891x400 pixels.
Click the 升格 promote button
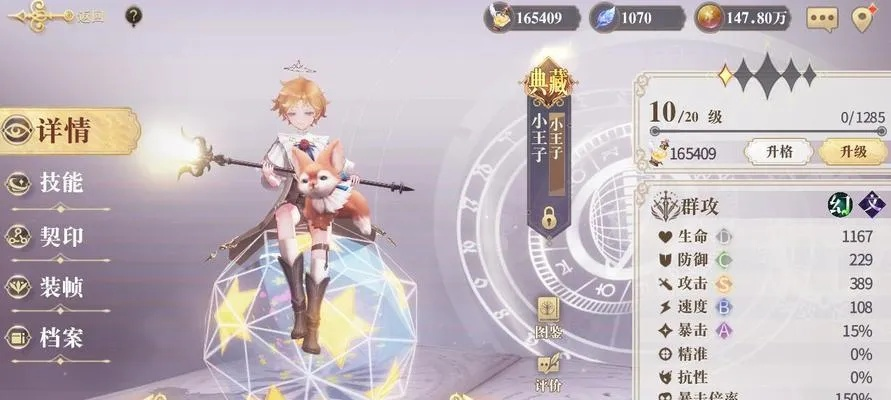[x=779, y=152]
